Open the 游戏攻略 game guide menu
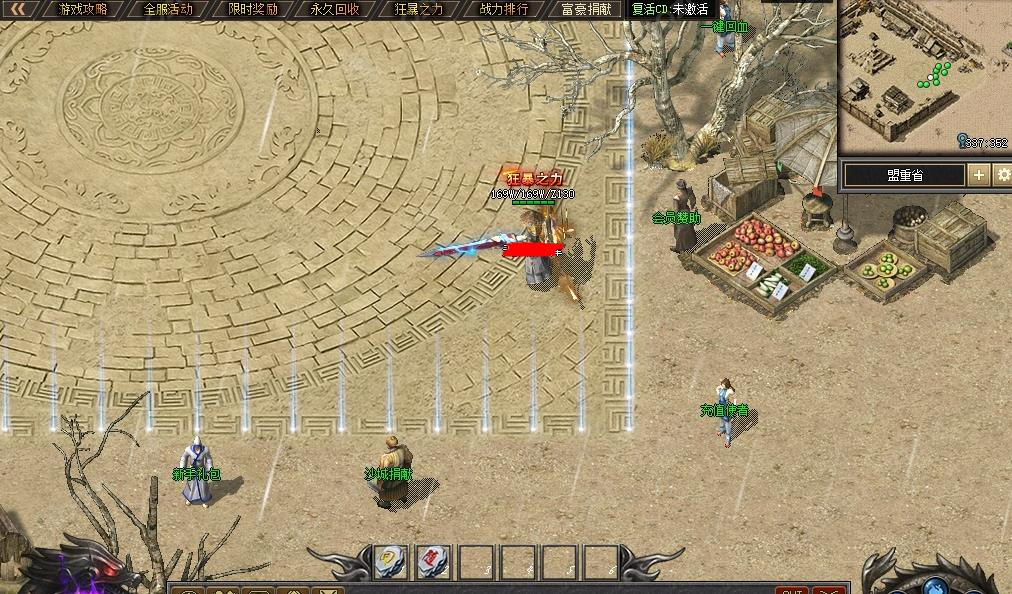Viewport: 1012px width, 594px height. pyautogui.click(x=84, y=9)
